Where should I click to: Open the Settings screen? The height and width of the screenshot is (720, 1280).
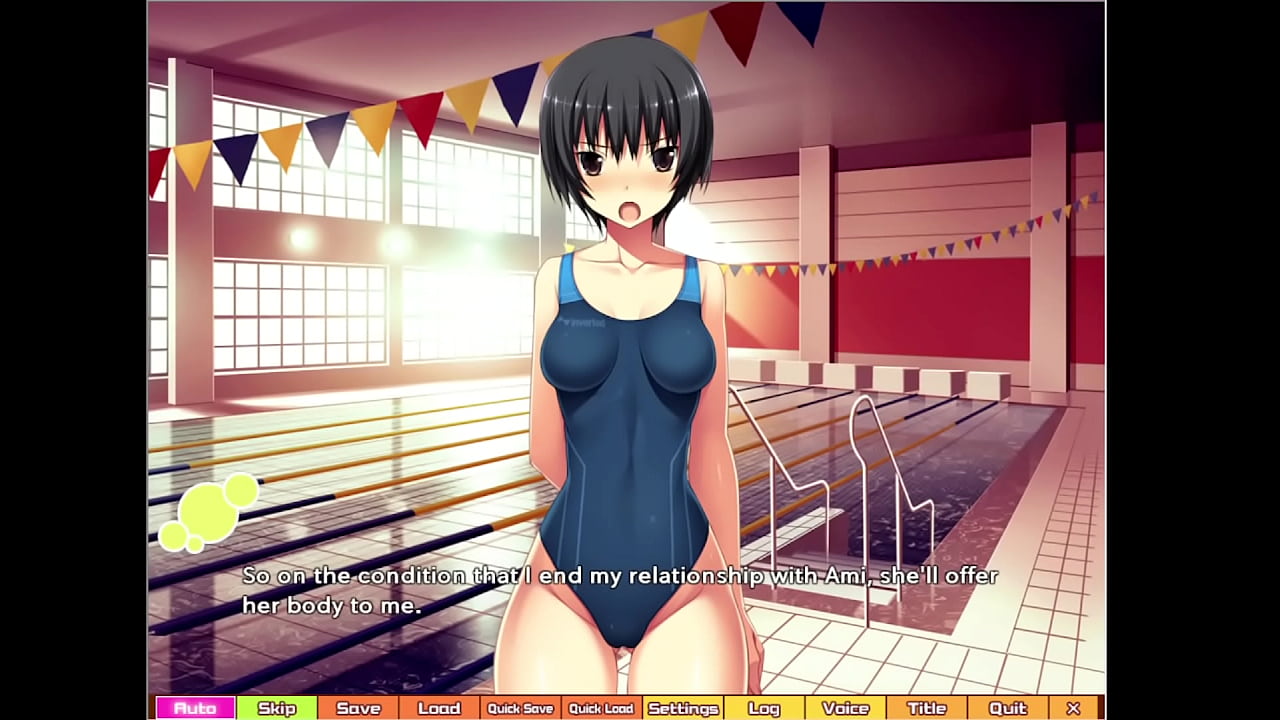pyautogui.click(x=683, y=708)
